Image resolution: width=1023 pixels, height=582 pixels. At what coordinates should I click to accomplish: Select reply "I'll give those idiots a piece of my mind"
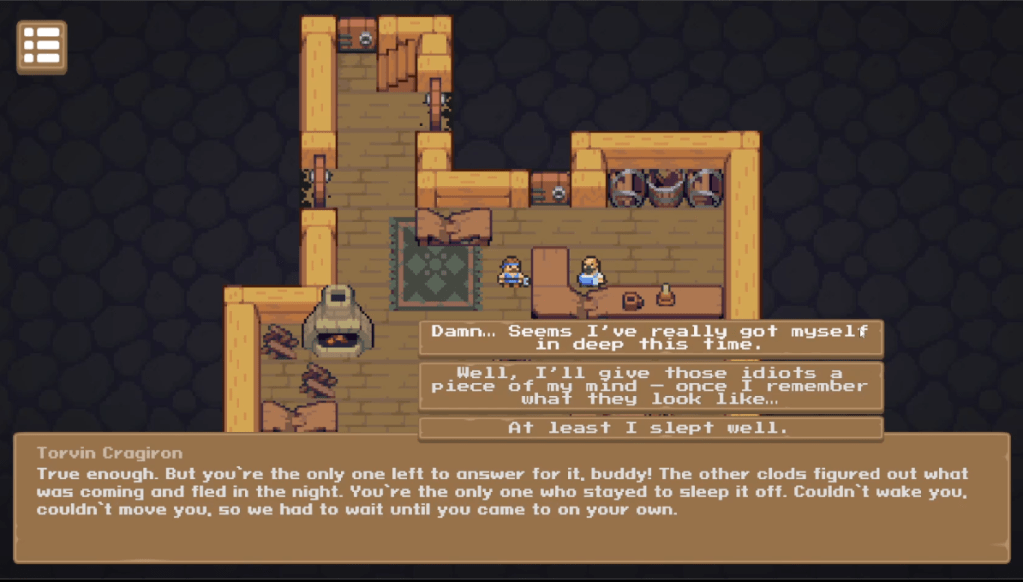[x=650, y=386]
